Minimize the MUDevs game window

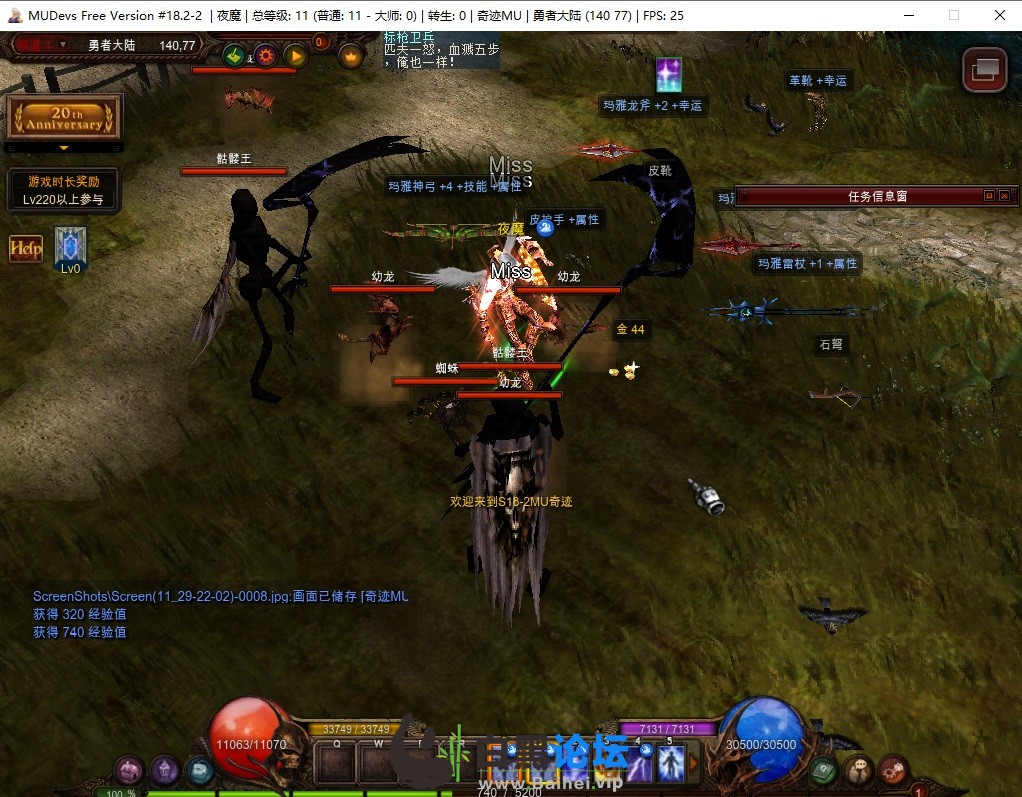coord(909,15)
